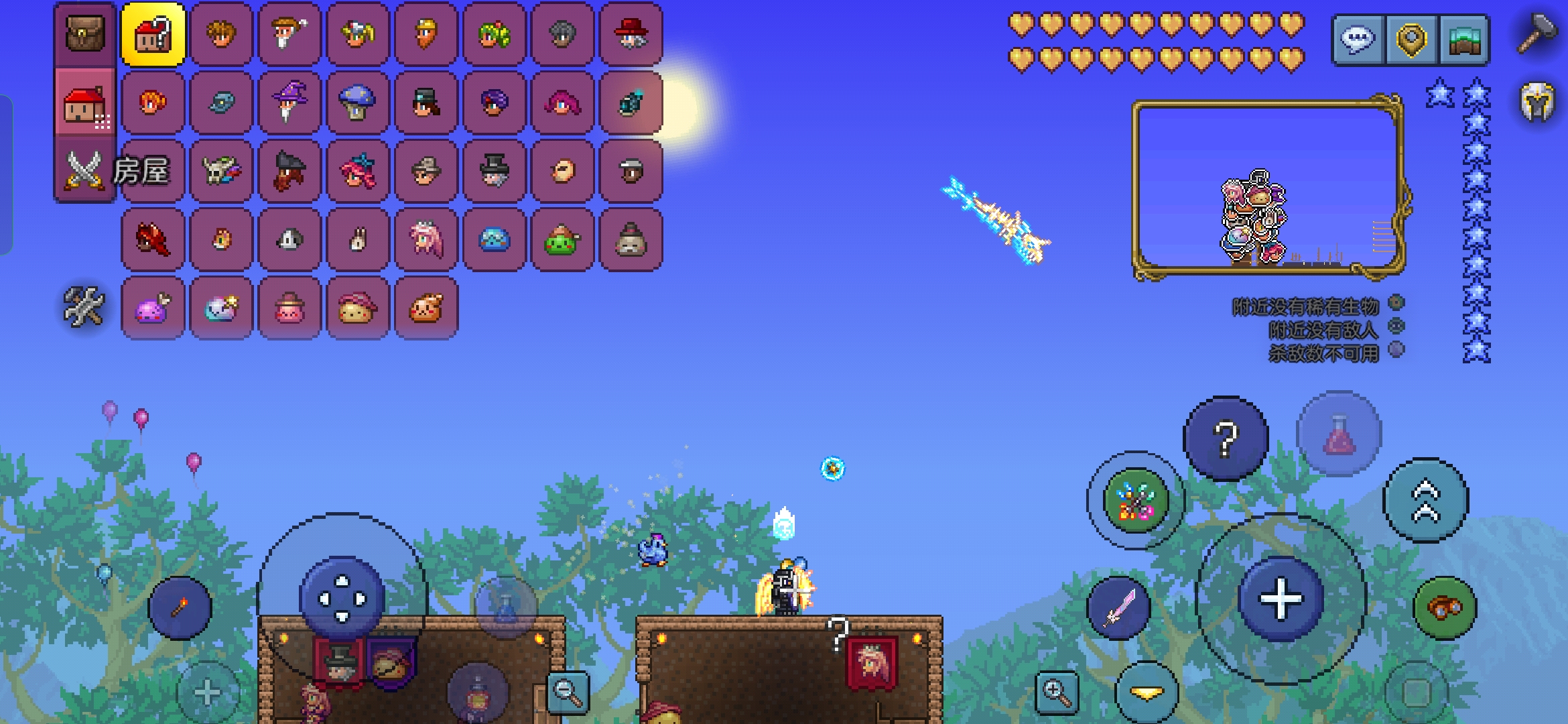Image resolution: width=1568 pixels, height=724 pixels.
Task: Choose the Wizard purple hat head
Action: [x=289, y=103]
